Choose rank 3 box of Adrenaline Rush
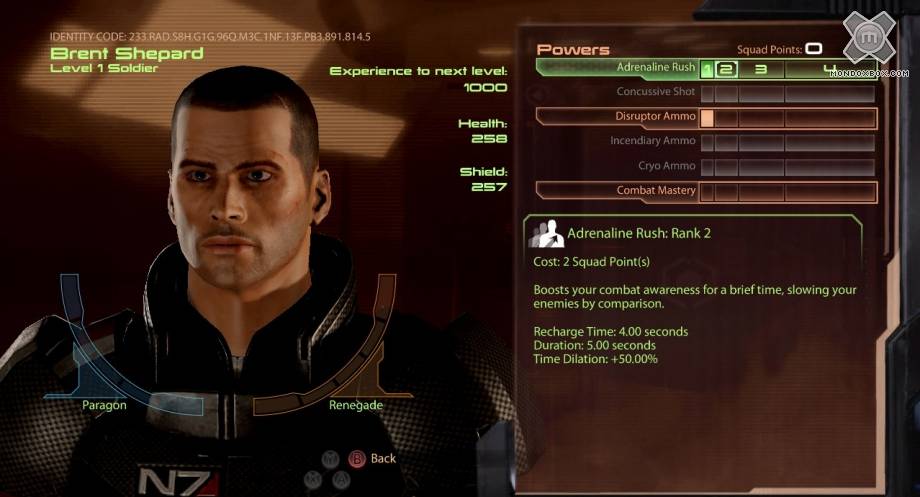Viewport: 920px width, 497px height. [x=761, y=69]
